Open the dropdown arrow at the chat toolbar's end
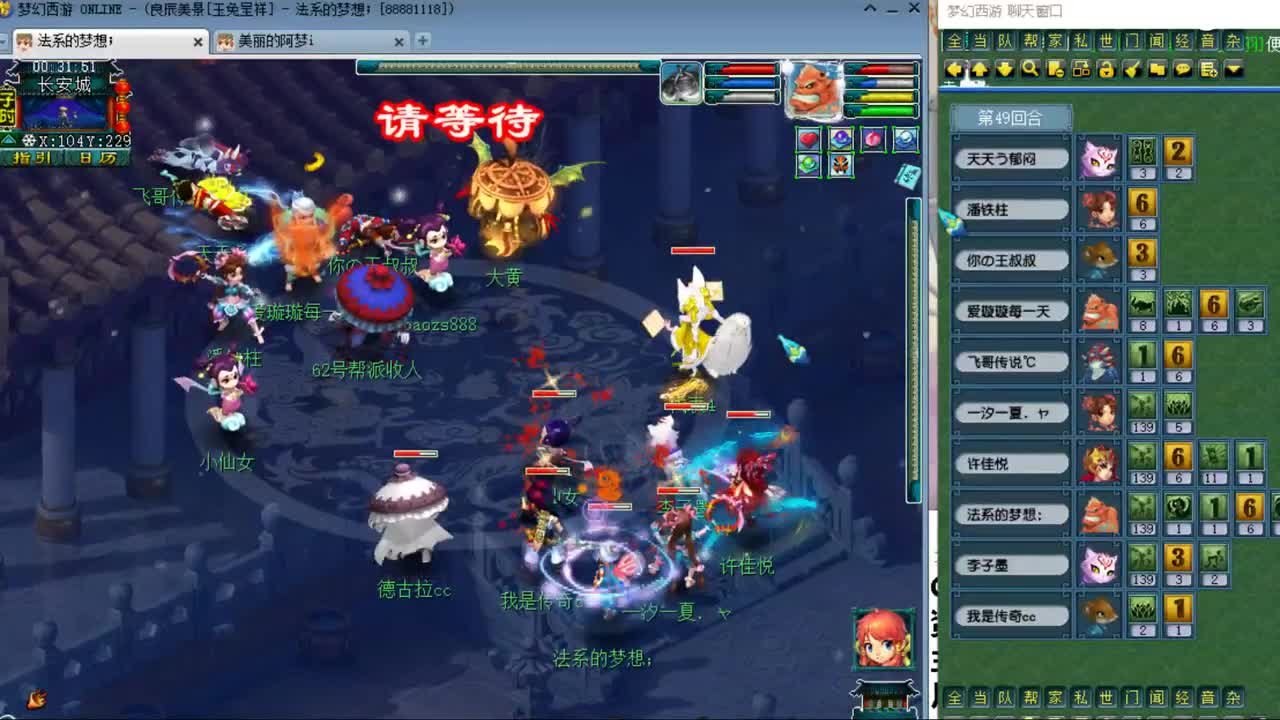 pos(1234,70)
